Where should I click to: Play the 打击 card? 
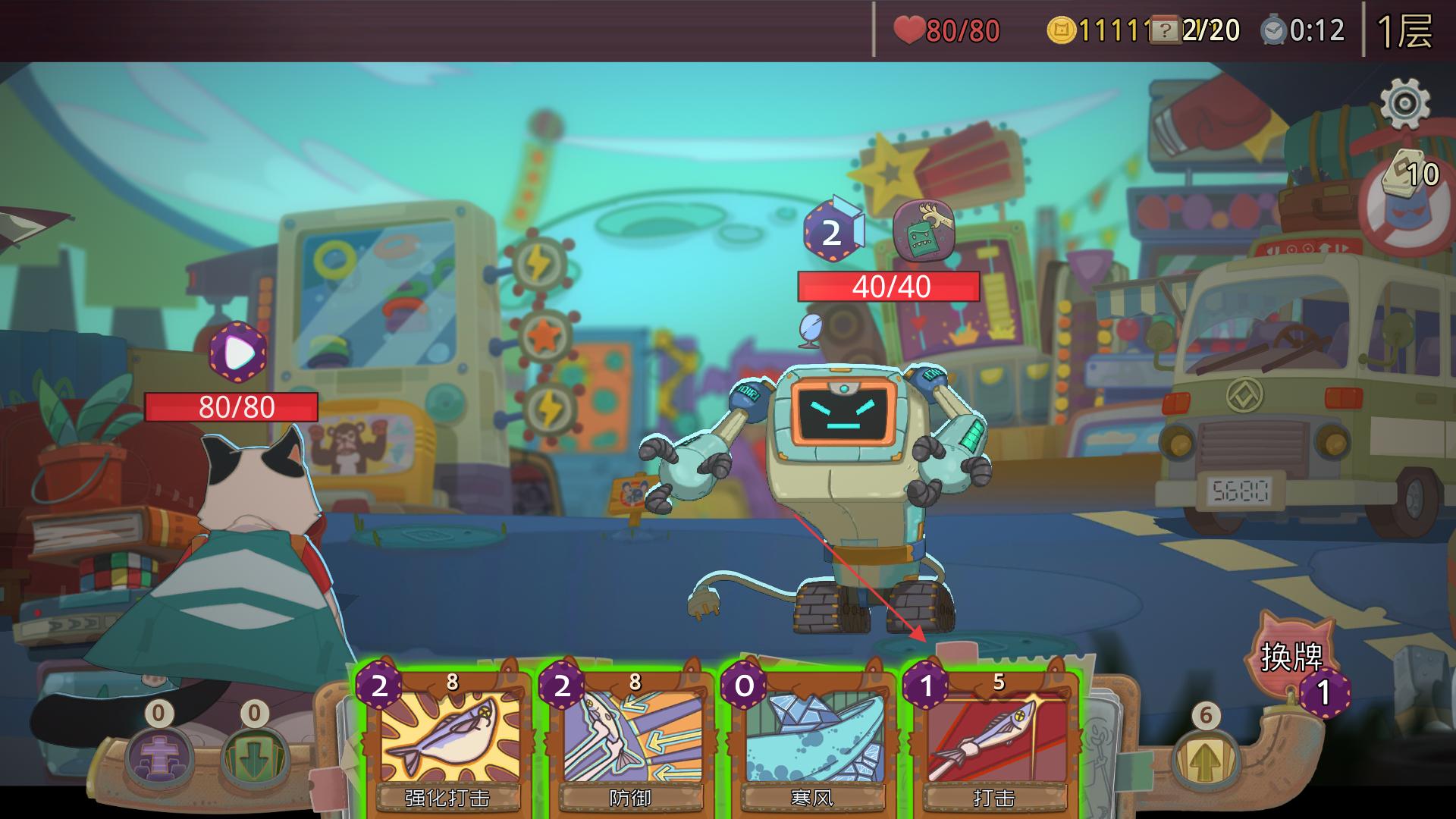point(993,739)
